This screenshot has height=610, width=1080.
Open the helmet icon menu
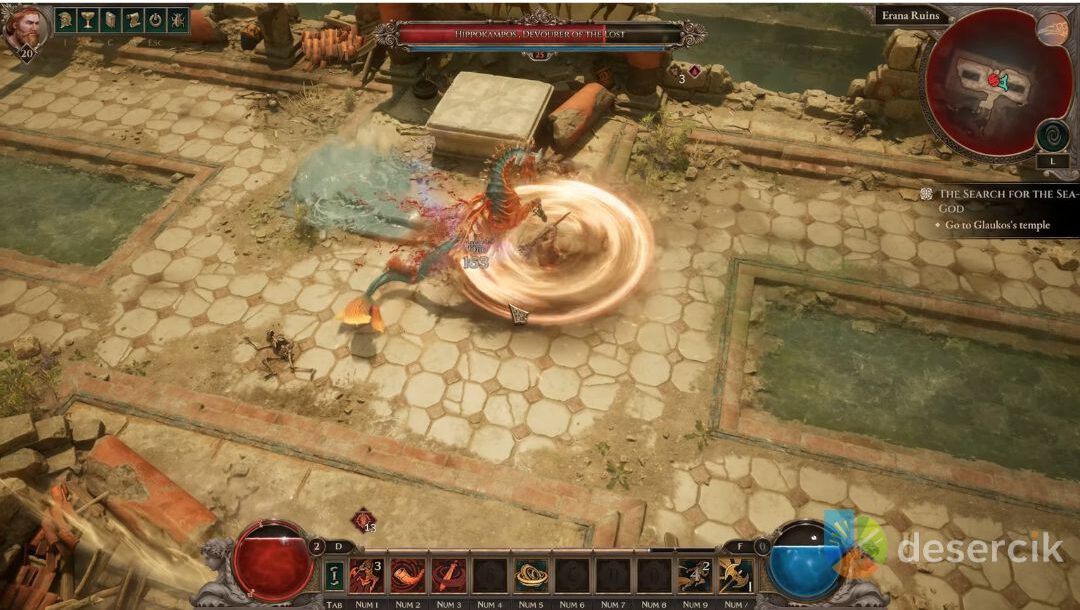click(64, 20)
